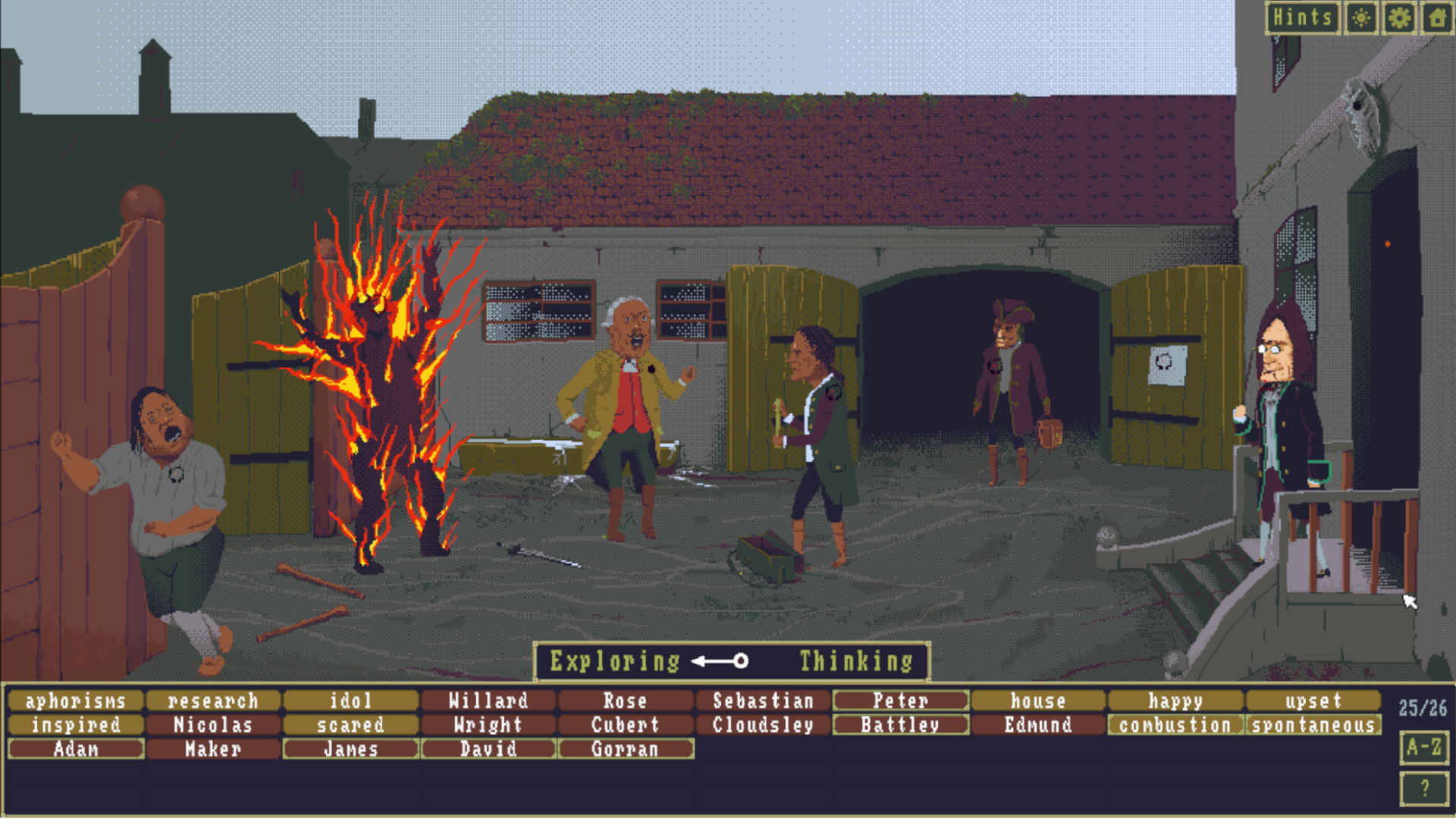Select the used word 'Peter'

(x=900, y=701)
